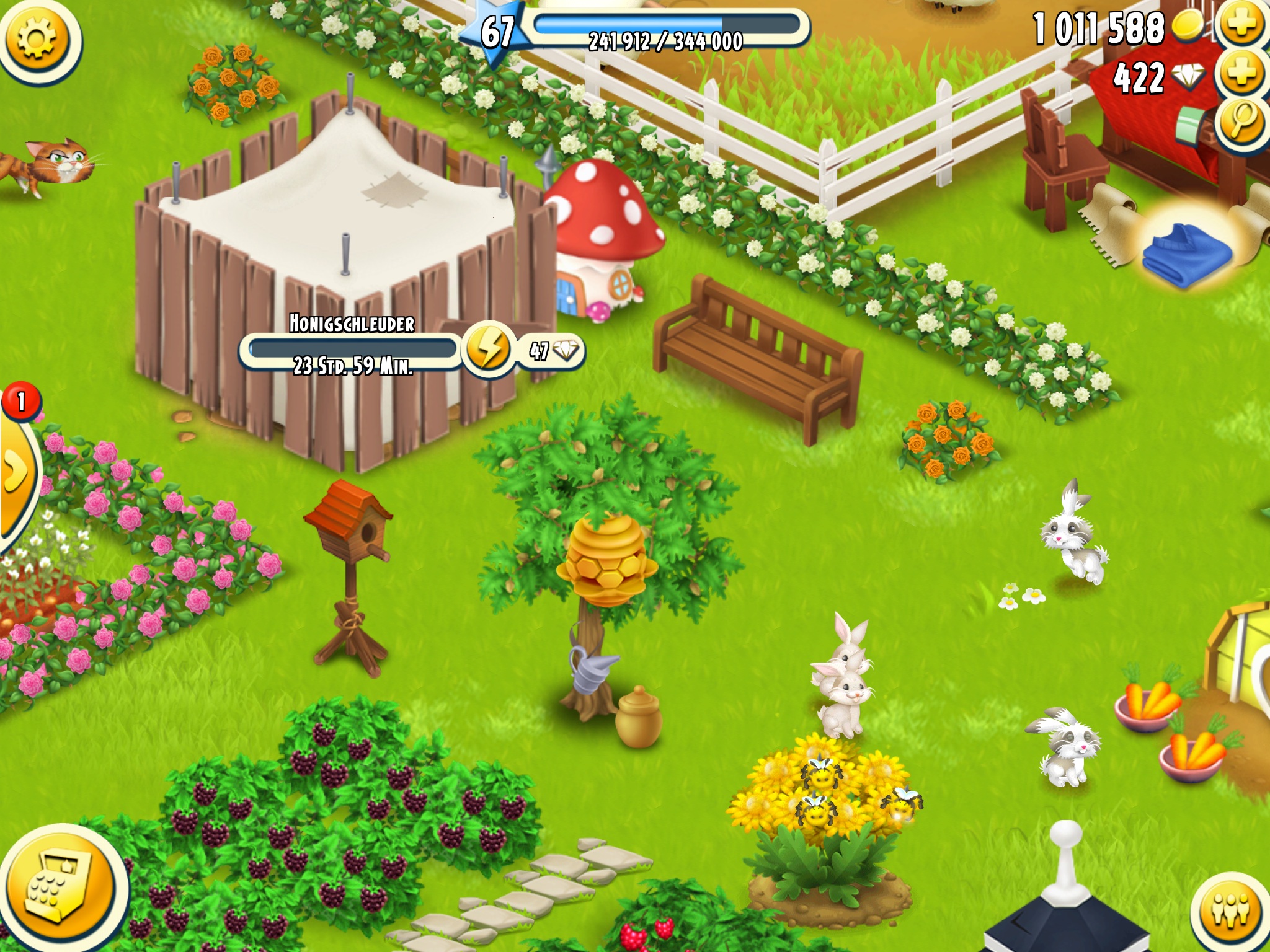1270x952 pixels.
Task: Speed up Honigschleuder with lightning button
Action: (488, 350)
